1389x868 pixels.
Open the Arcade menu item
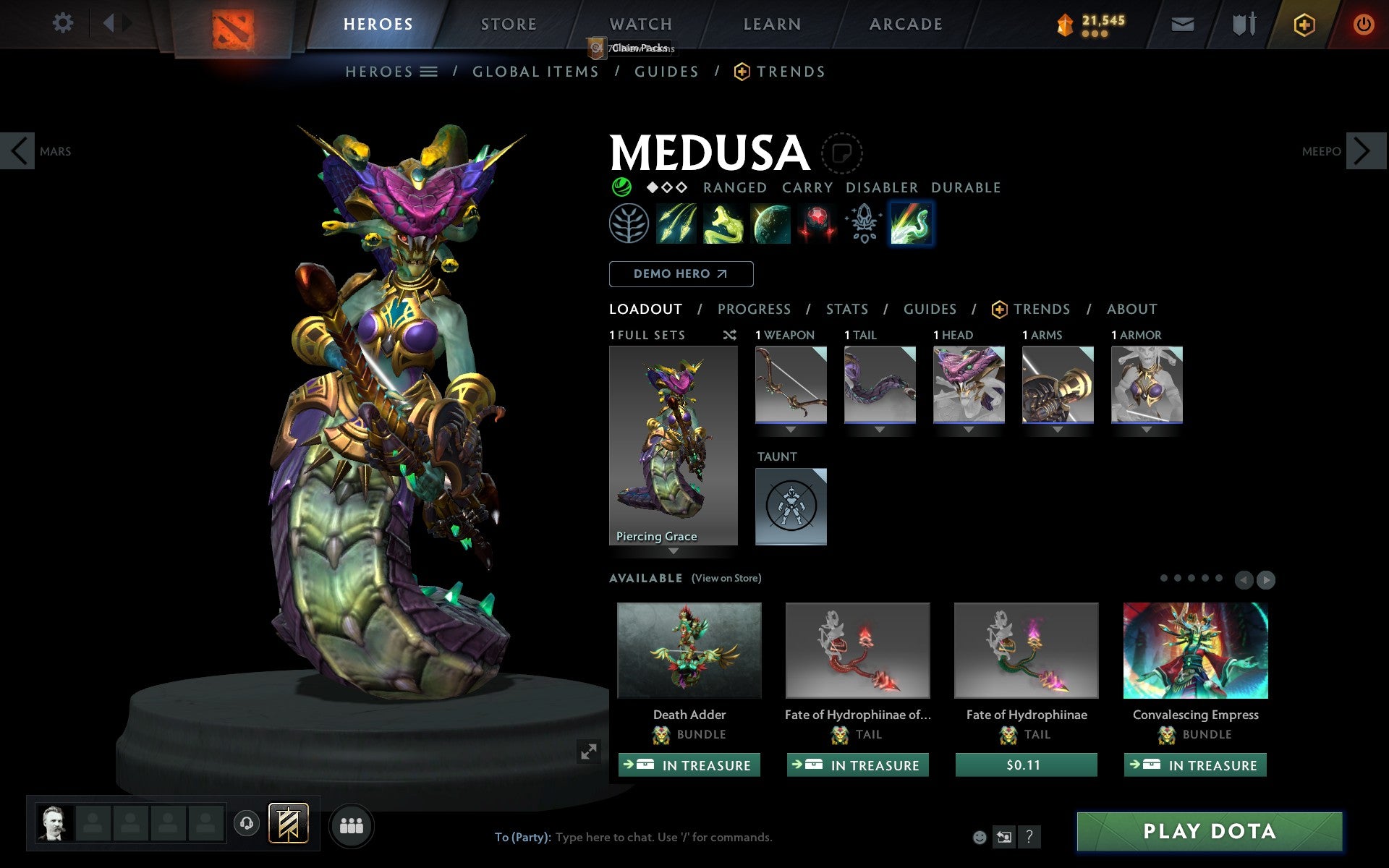tap(905, 23)
